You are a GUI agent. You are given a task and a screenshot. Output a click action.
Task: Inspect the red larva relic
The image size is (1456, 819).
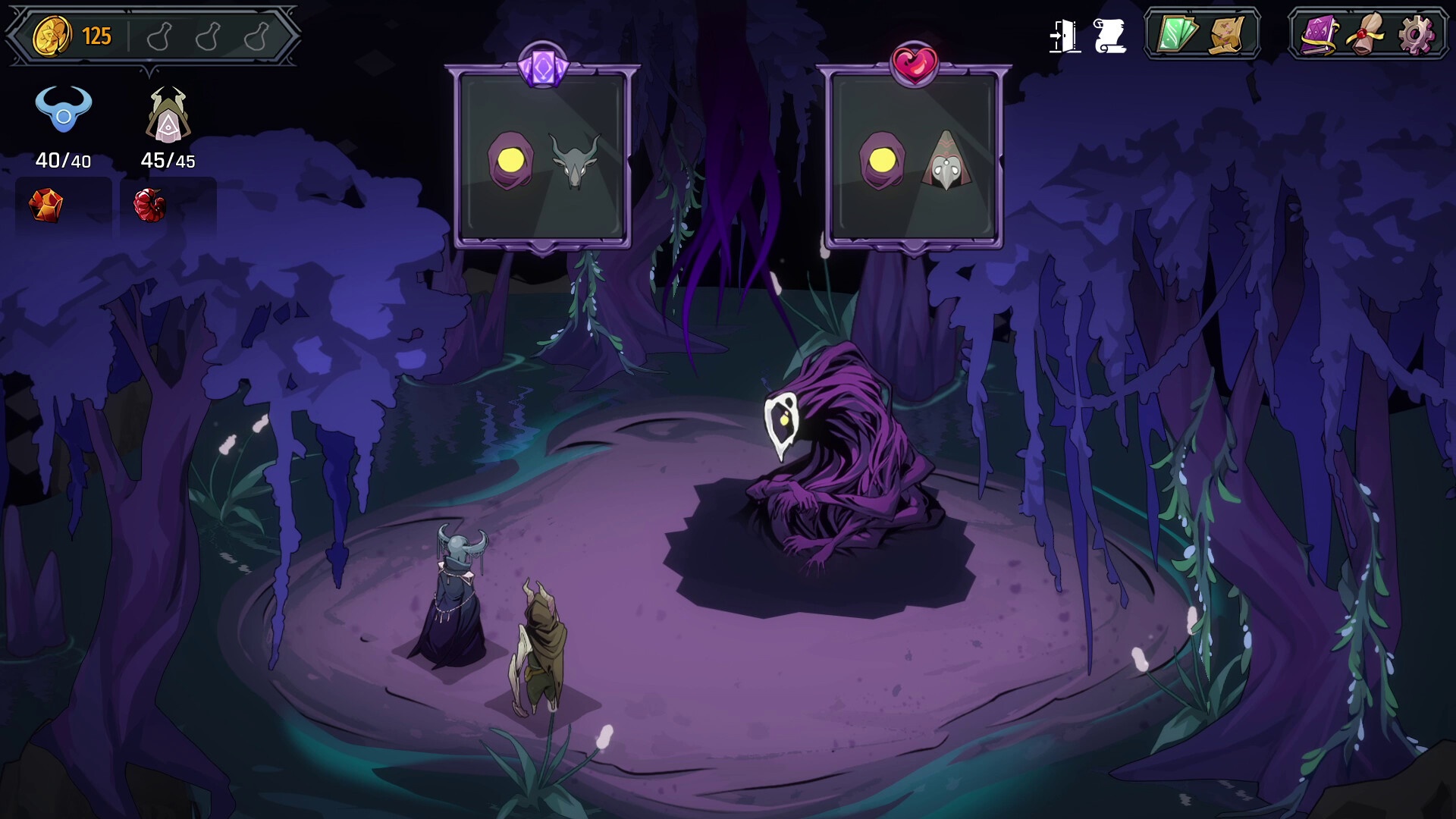149,205
